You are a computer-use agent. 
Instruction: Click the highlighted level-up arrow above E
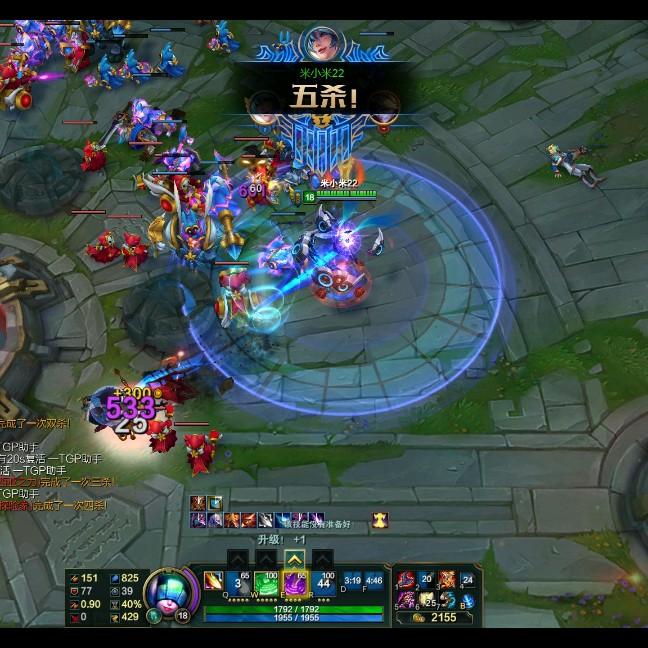click(x=294, y=558)
